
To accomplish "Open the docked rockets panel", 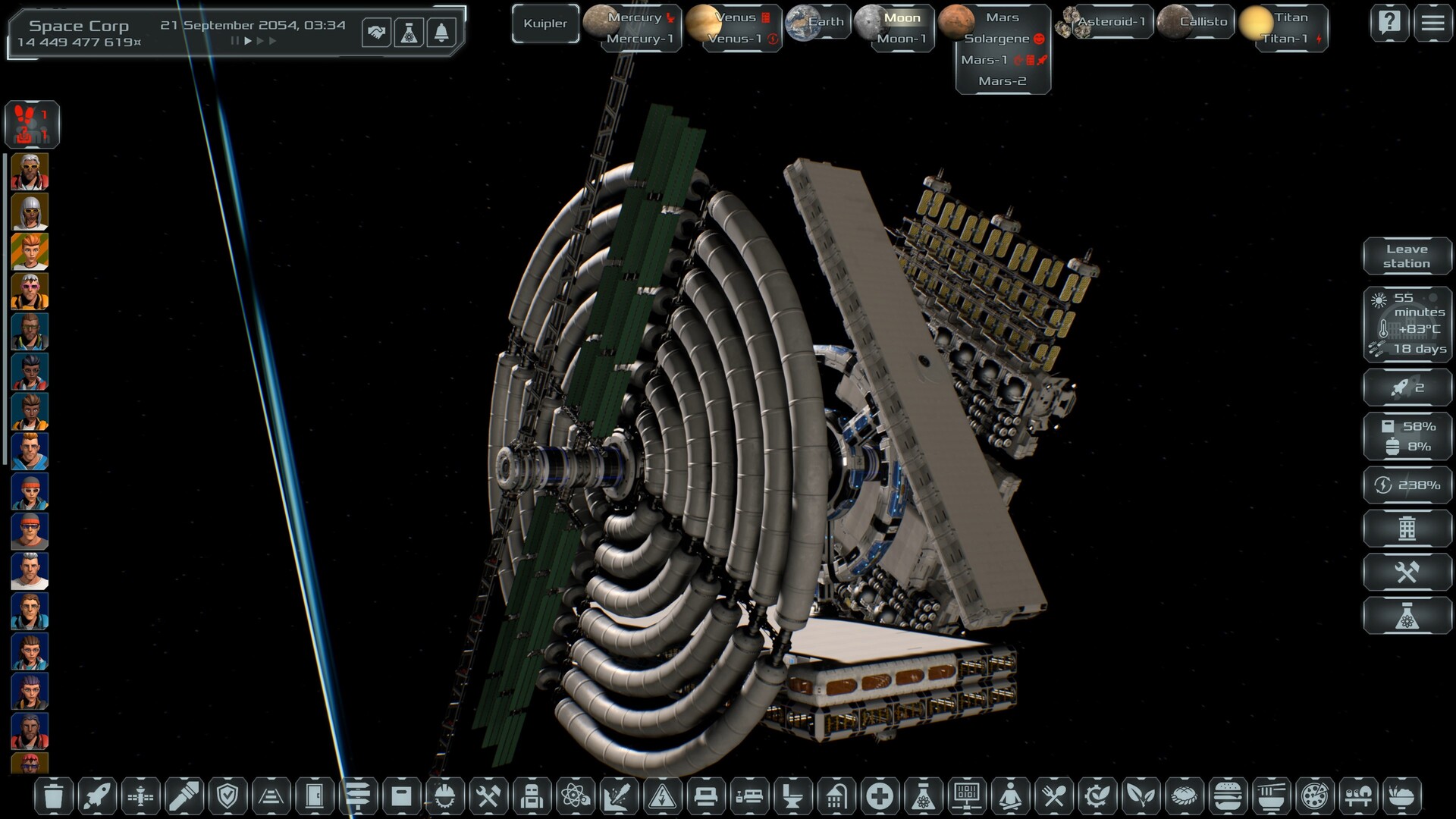I will click(x=1407, y=388).
